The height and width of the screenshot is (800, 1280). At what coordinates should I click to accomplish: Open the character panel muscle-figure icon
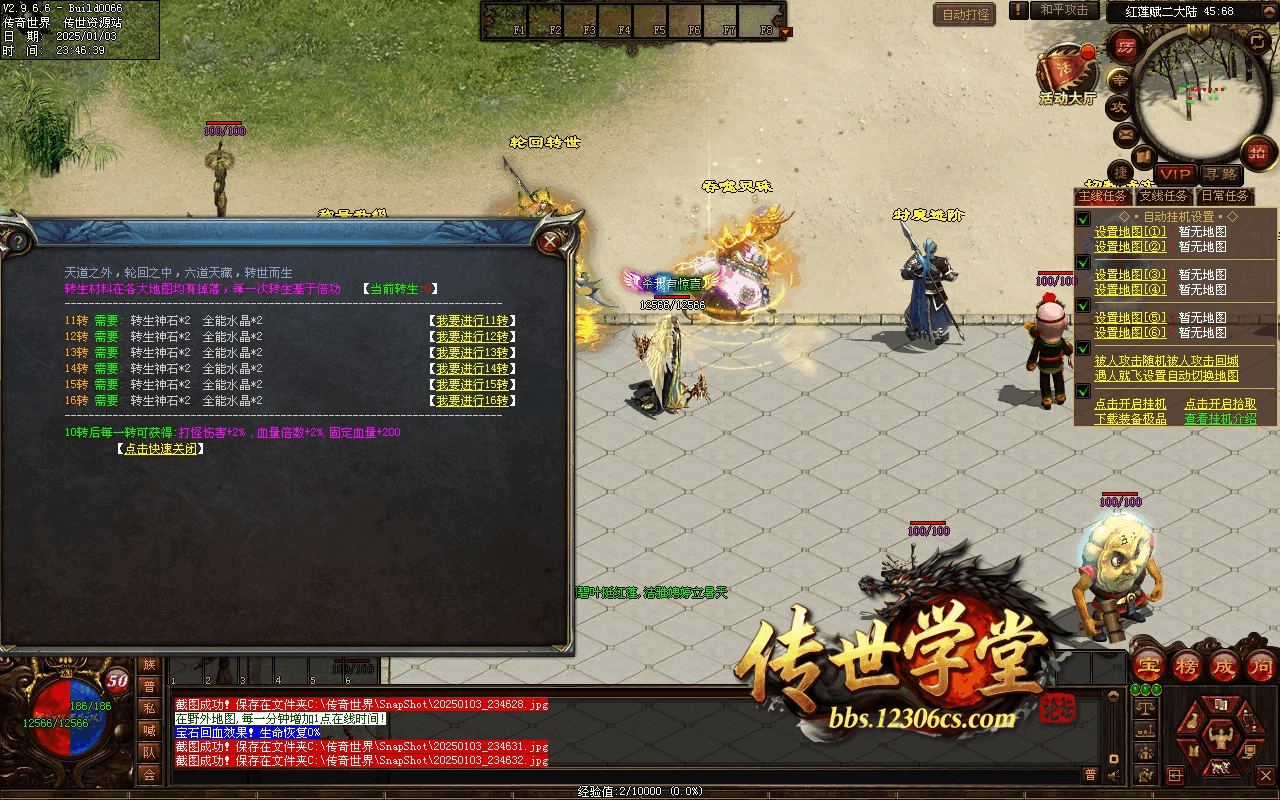1219,738
